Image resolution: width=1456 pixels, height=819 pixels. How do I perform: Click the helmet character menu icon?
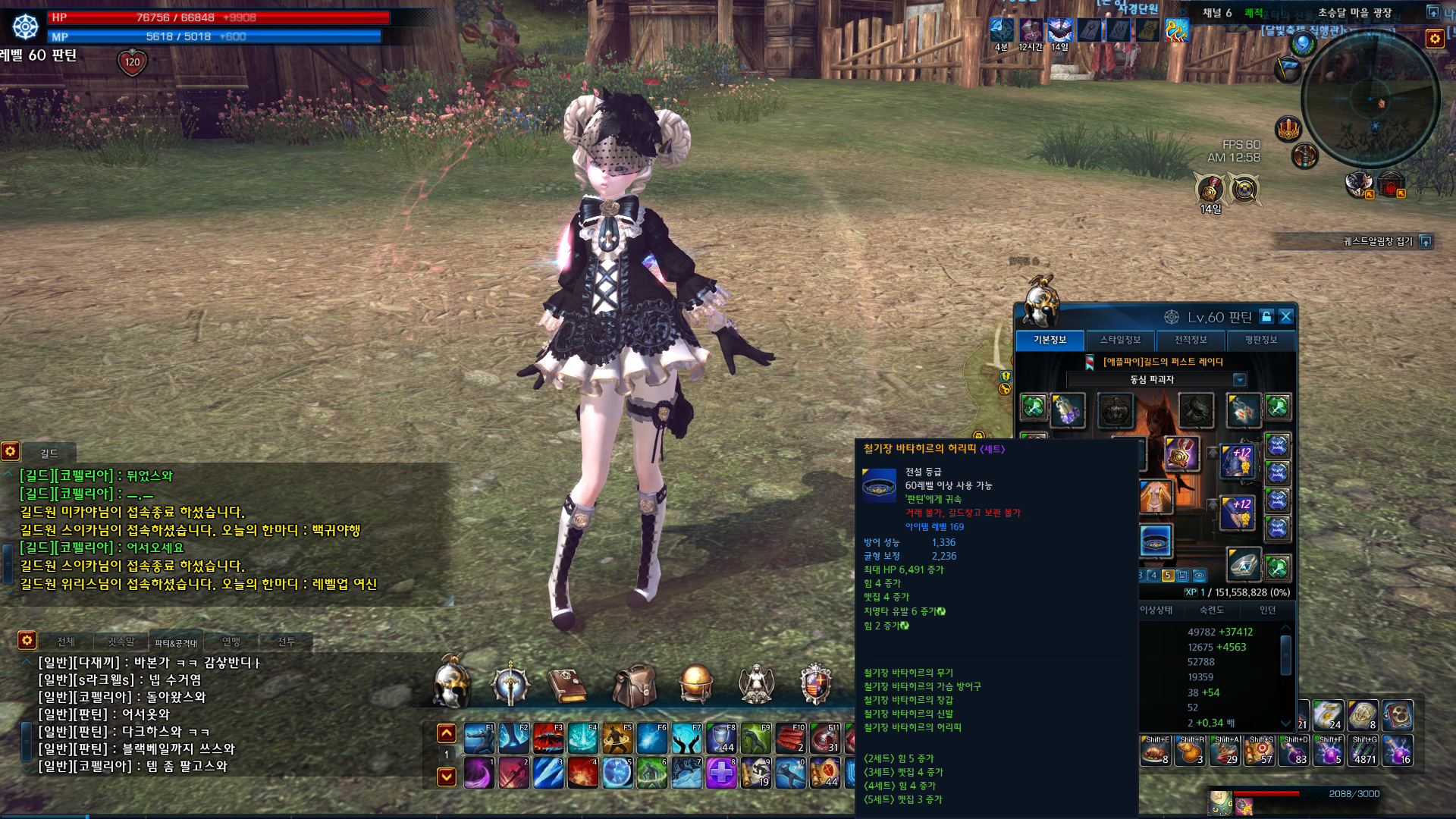(451, 683)
